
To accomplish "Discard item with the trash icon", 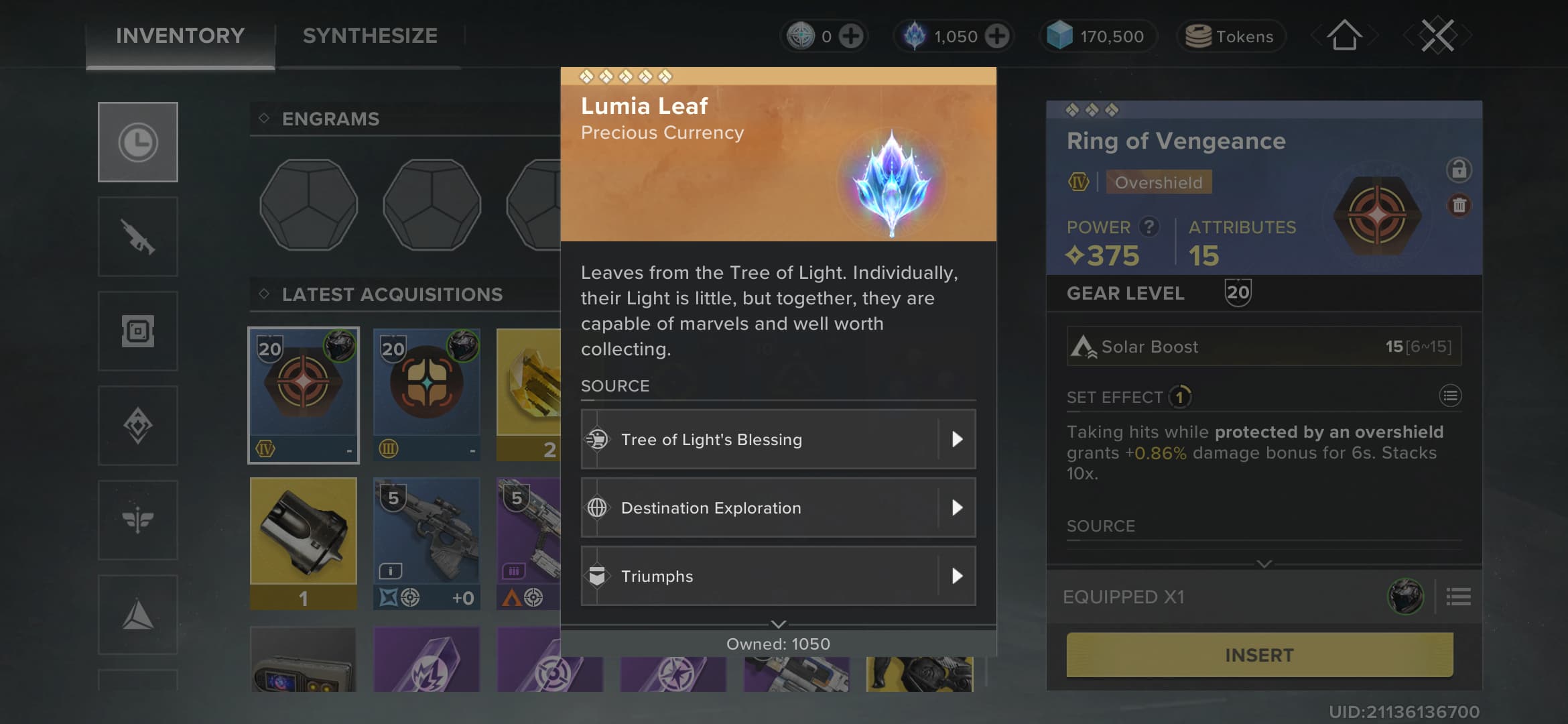I will point(1459,205).
